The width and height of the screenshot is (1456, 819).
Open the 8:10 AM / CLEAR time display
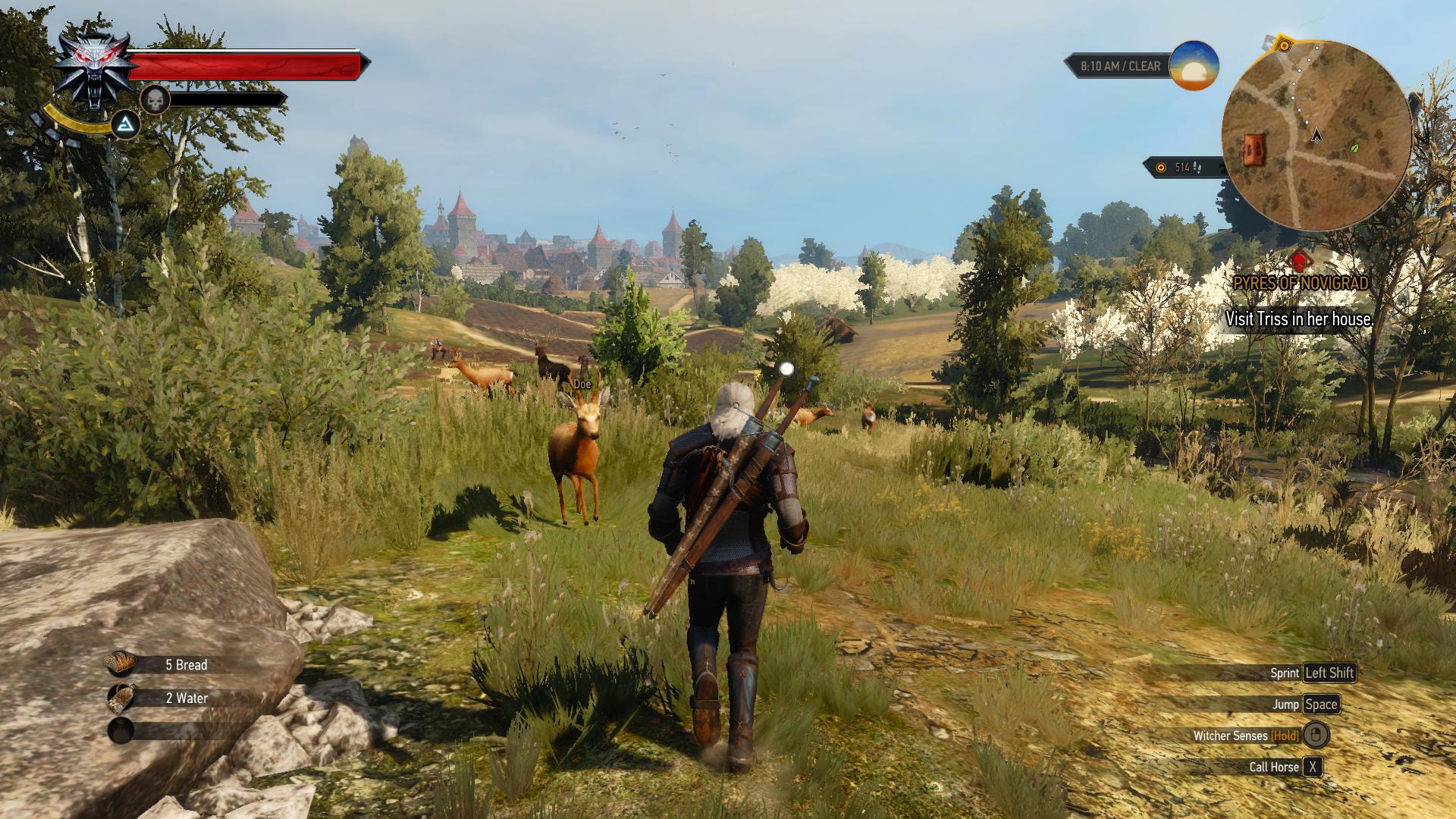tap(1120, 66)
